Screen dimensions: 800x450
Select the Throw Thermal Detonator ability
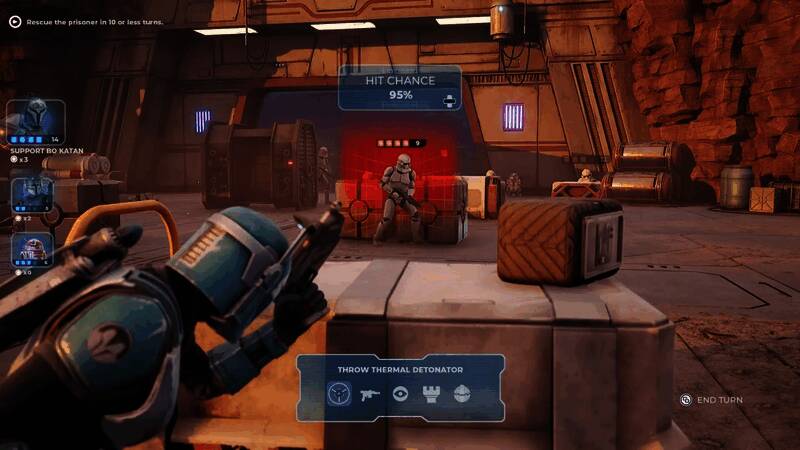click(x=339, y=394)
